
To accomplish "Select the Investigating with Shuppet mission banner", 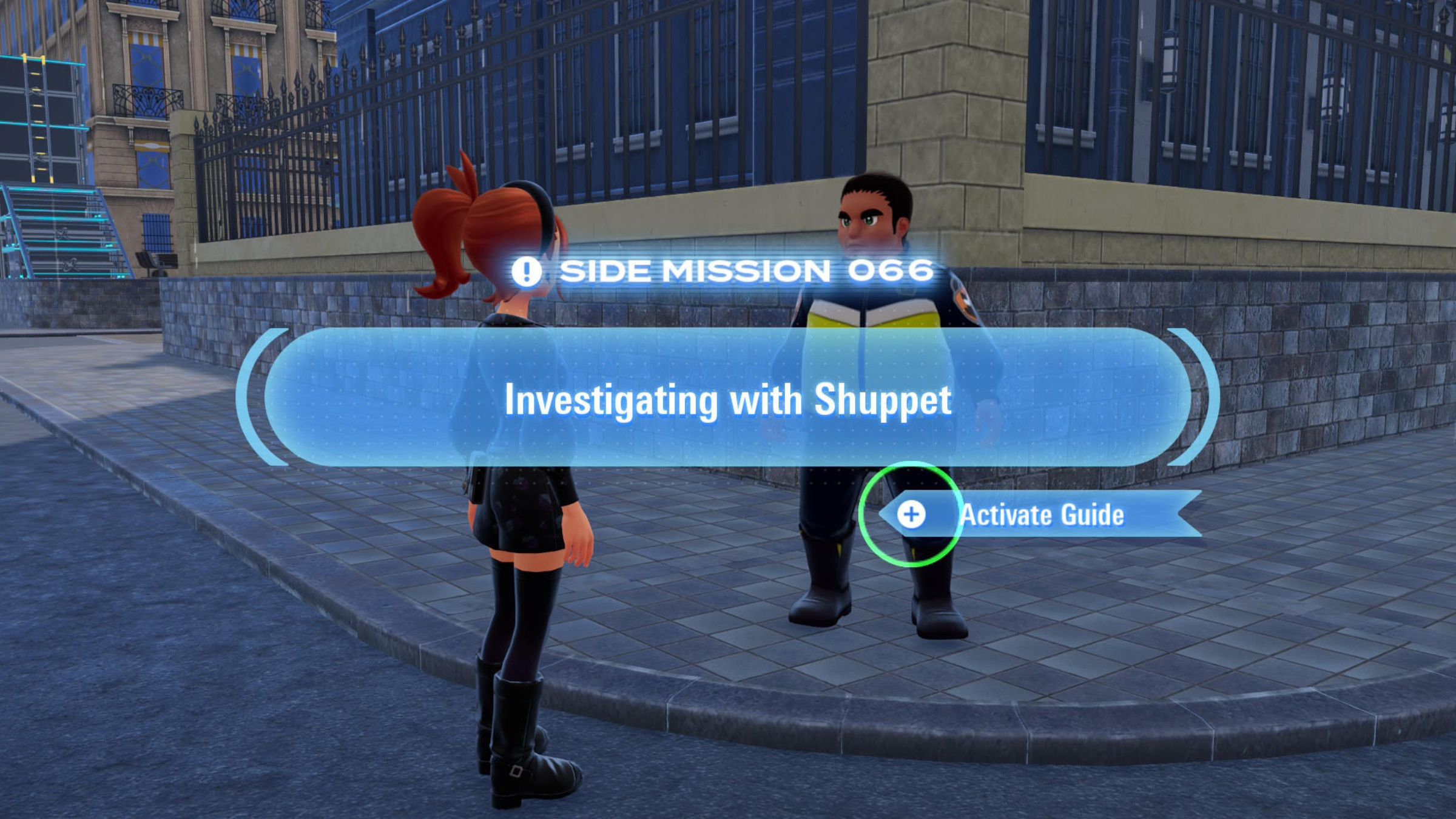I will point(727,399).
